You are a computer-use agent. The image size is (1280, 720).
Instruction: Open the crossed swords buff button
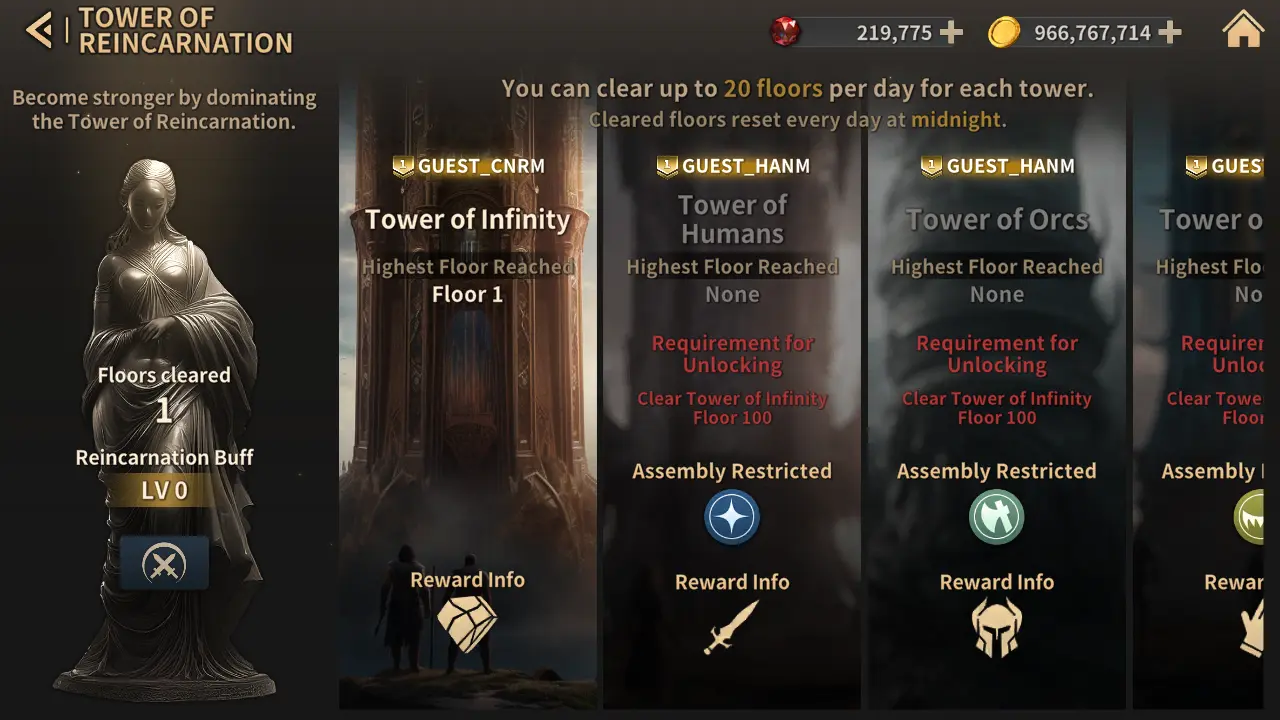164,565
